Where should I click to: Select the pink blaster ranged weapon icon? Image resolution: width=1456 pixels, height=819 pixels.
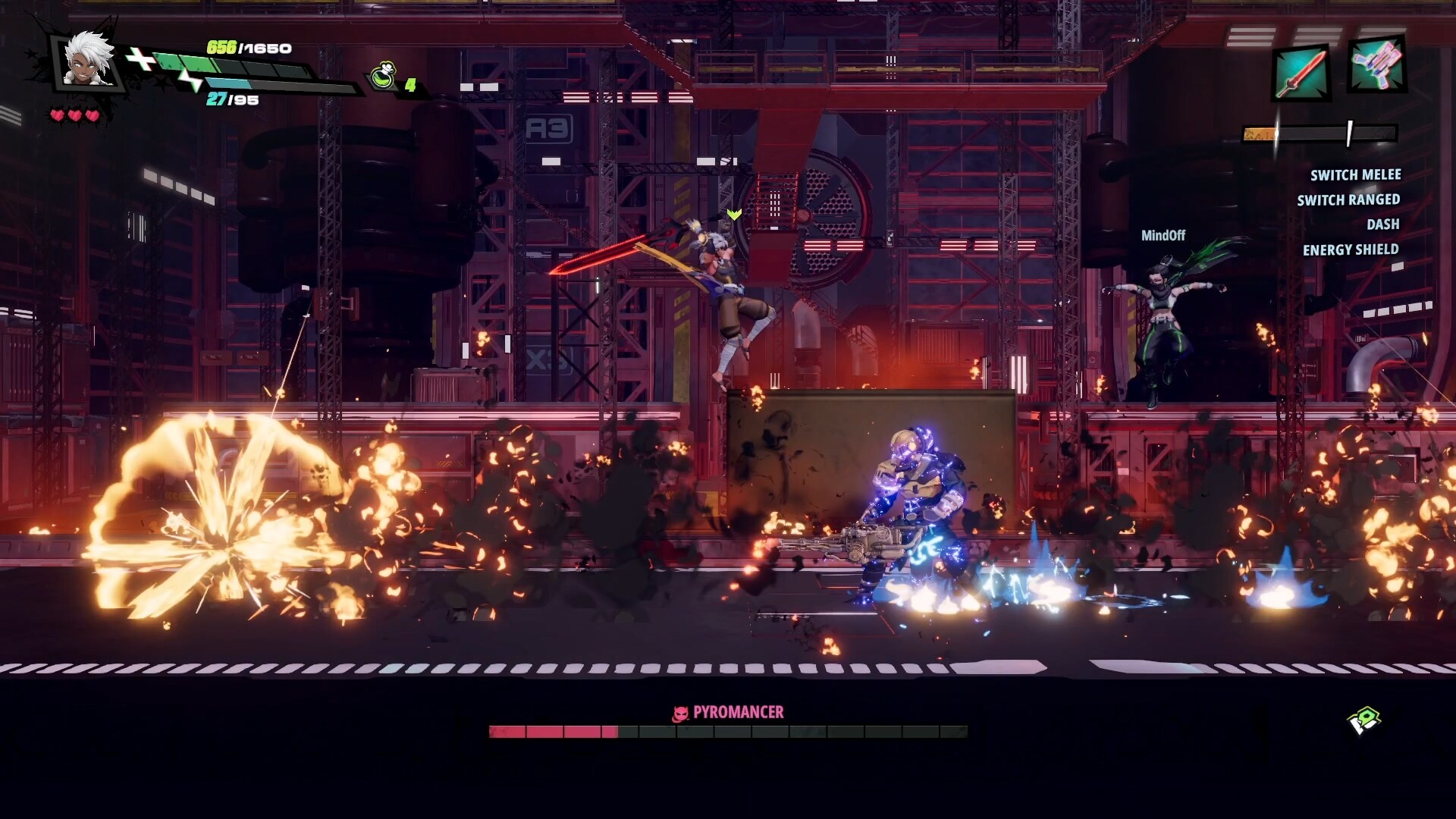1376,66
